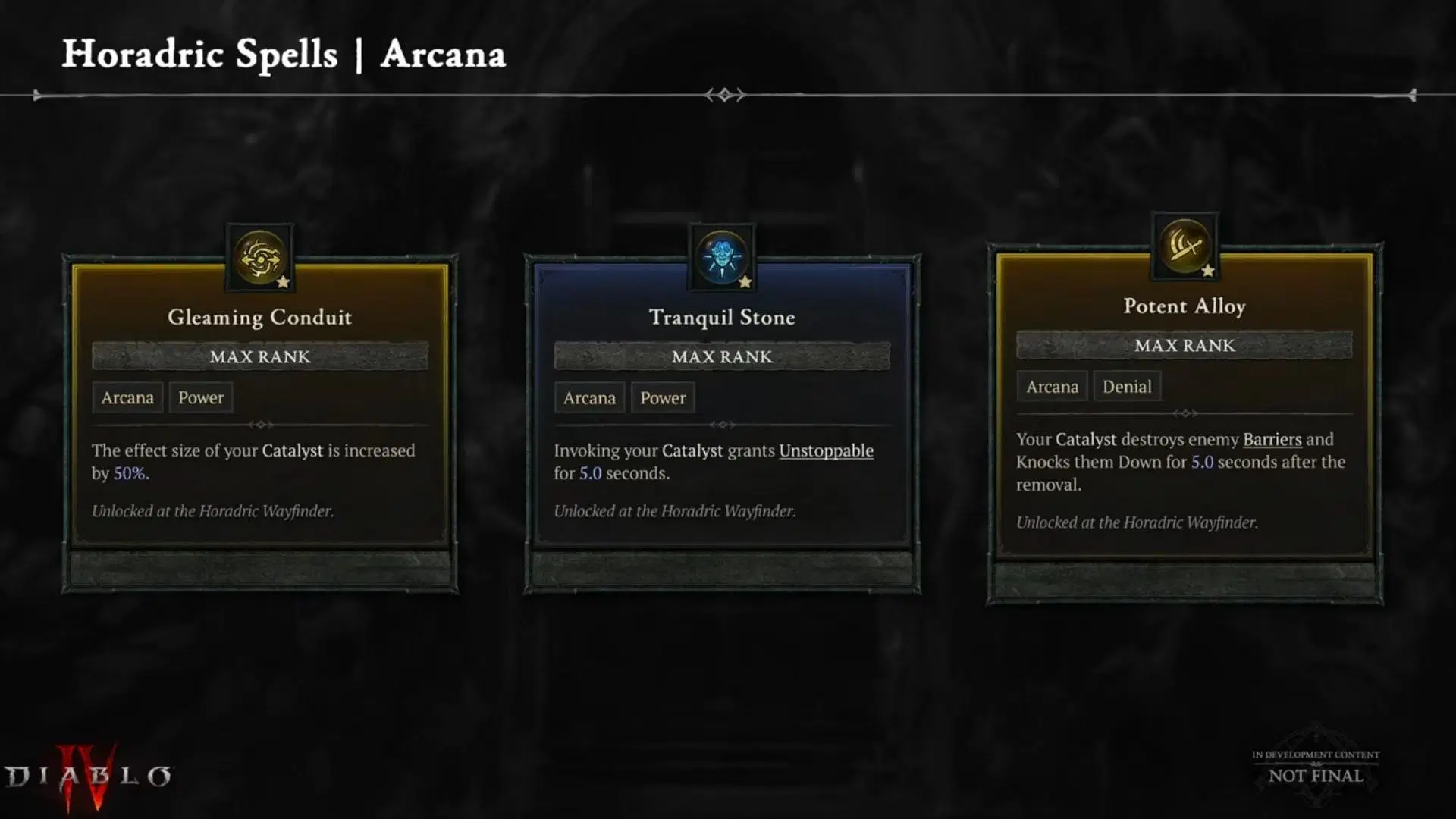Open the Arcana section header

click(x=443, y=54)
